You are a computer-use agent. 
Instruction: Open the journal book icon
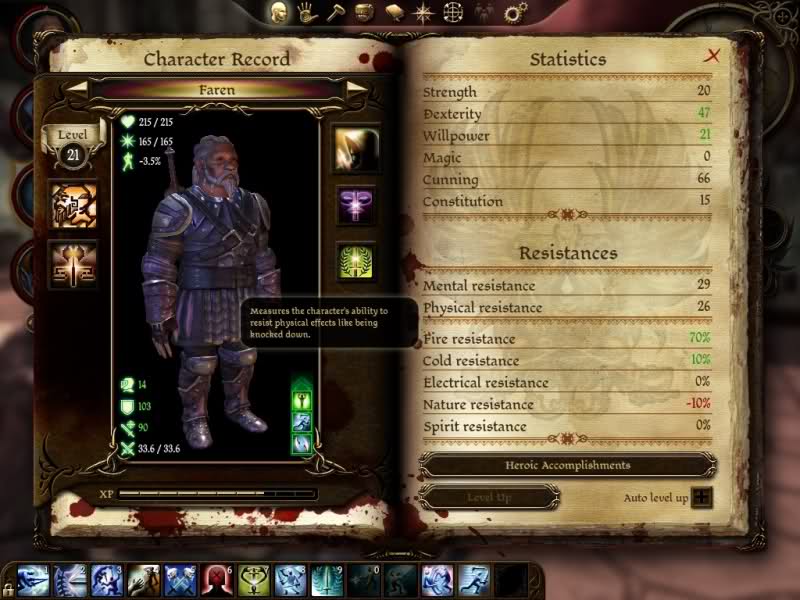pyautogui.click(x=395, y=13)
